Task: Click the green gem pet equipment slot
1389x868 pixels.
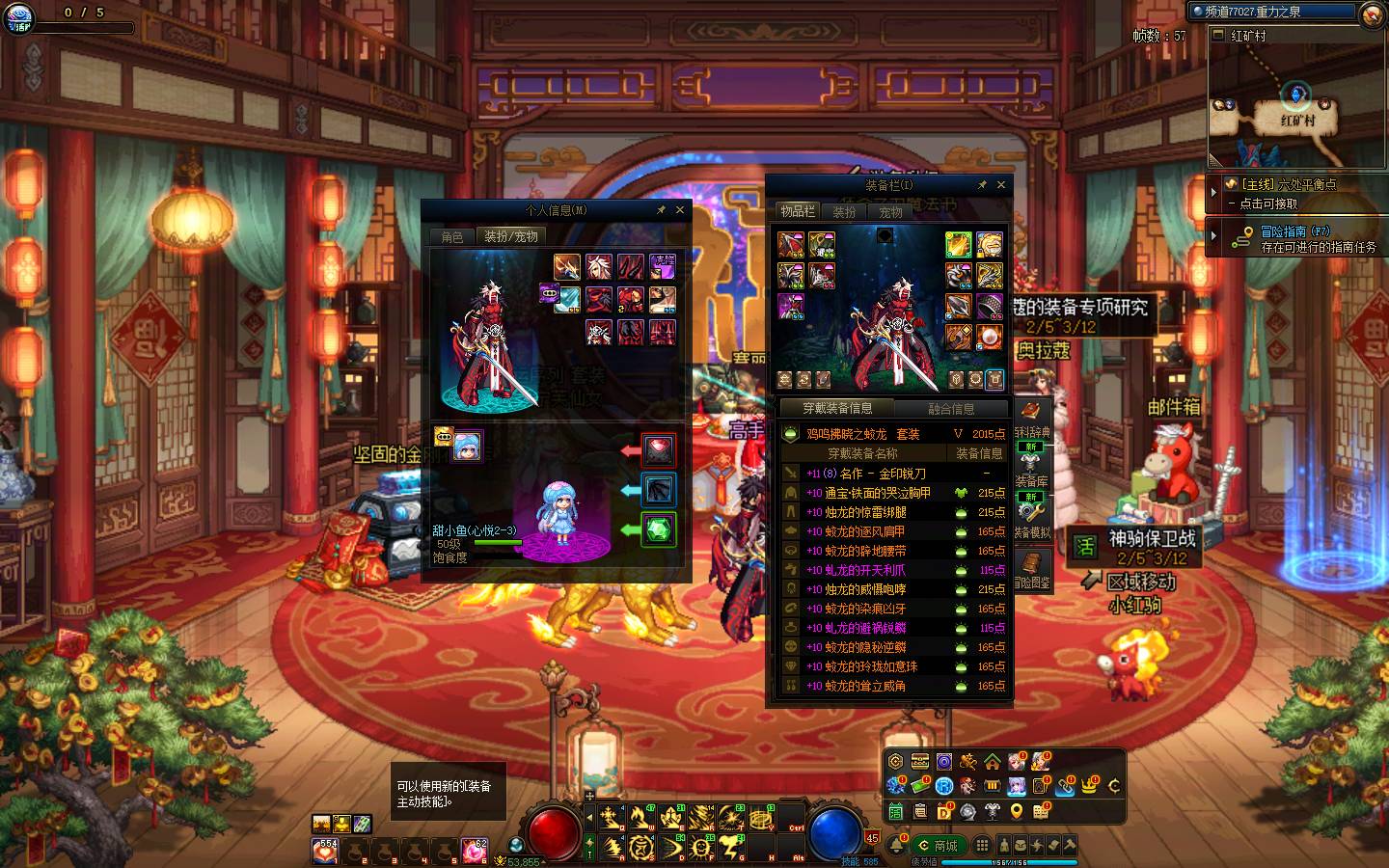Action: [x=659, y=529]
